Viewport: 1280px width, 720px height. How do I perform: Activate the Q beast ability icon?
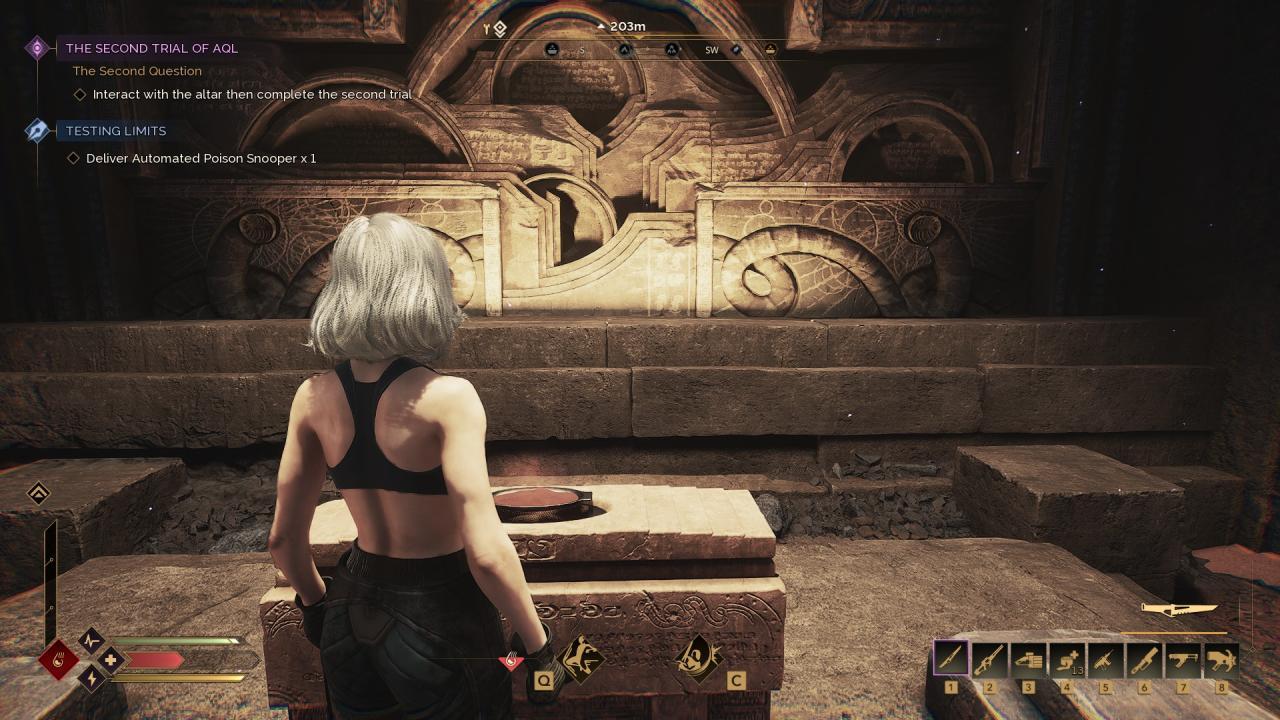578,659
